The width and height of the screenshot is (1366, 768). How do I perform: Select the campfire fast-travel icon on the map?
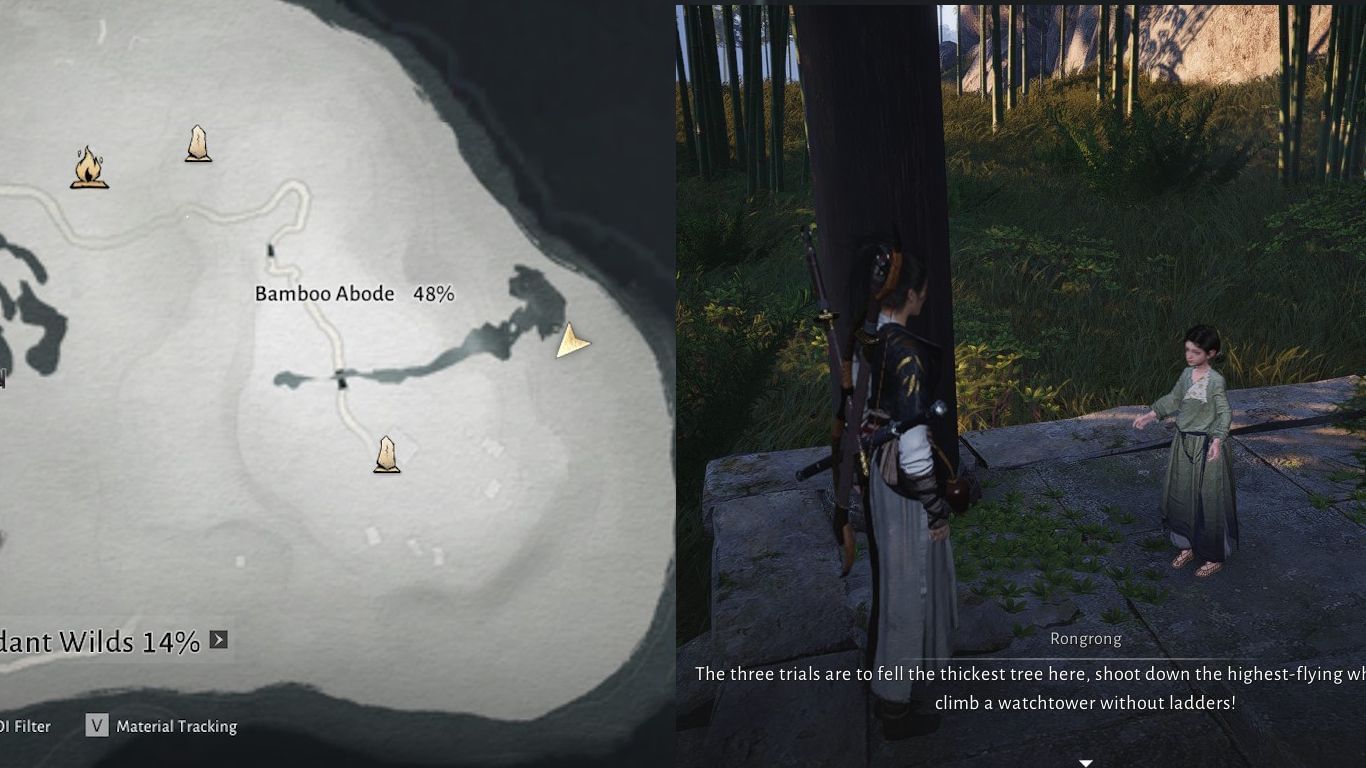tap(88, 165)
